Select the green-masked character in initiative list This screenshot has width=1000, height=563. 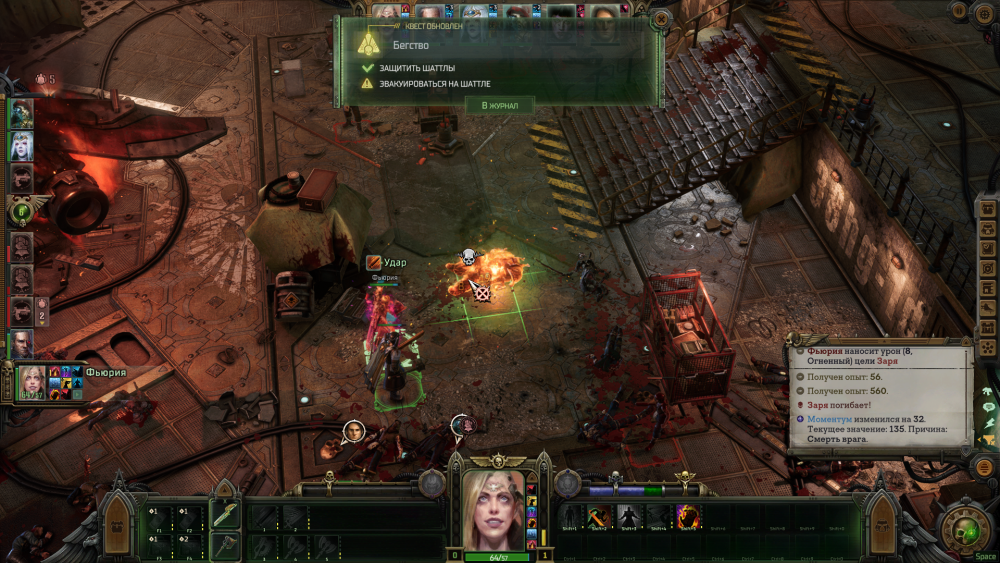21,114
